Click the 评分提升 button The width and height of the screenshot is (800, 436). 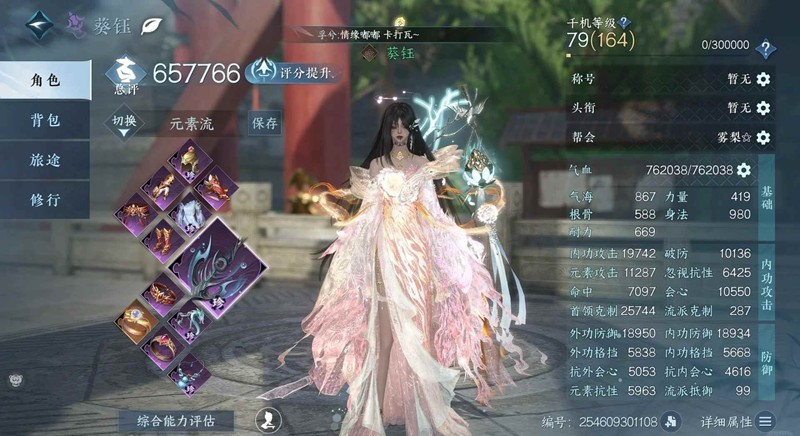coord(296,72)
